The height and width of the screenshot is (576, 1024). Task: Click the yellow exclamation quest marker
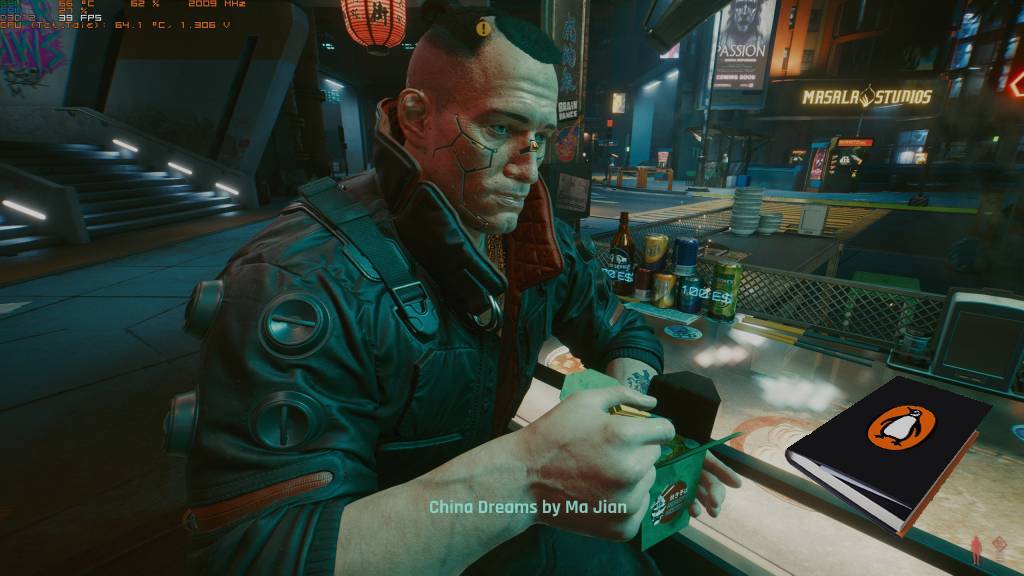[x=484, y=28]
